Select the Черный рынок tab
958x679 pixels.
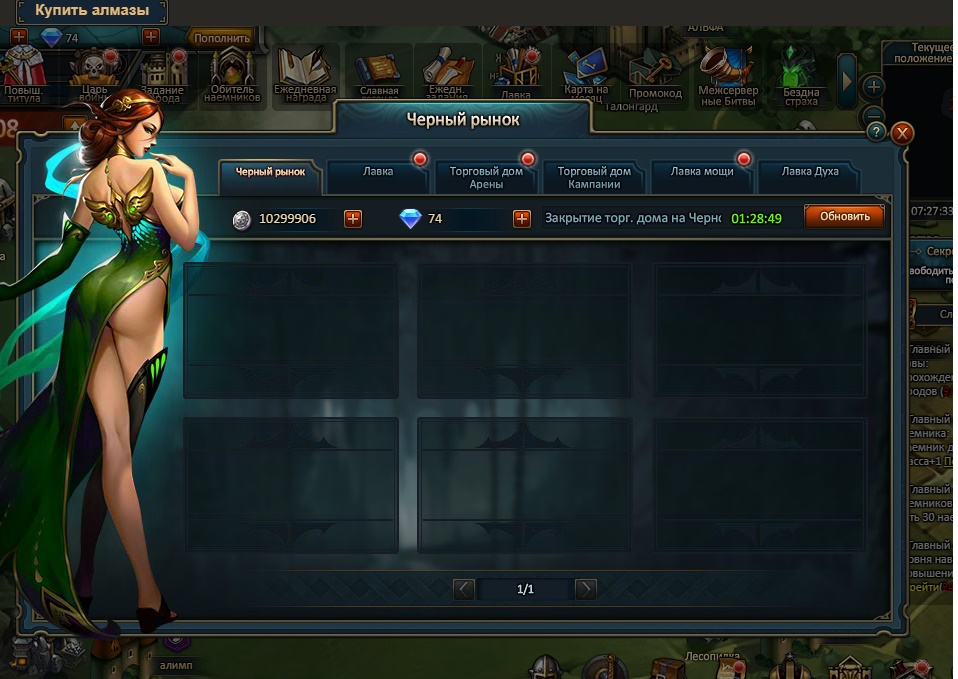270,172
